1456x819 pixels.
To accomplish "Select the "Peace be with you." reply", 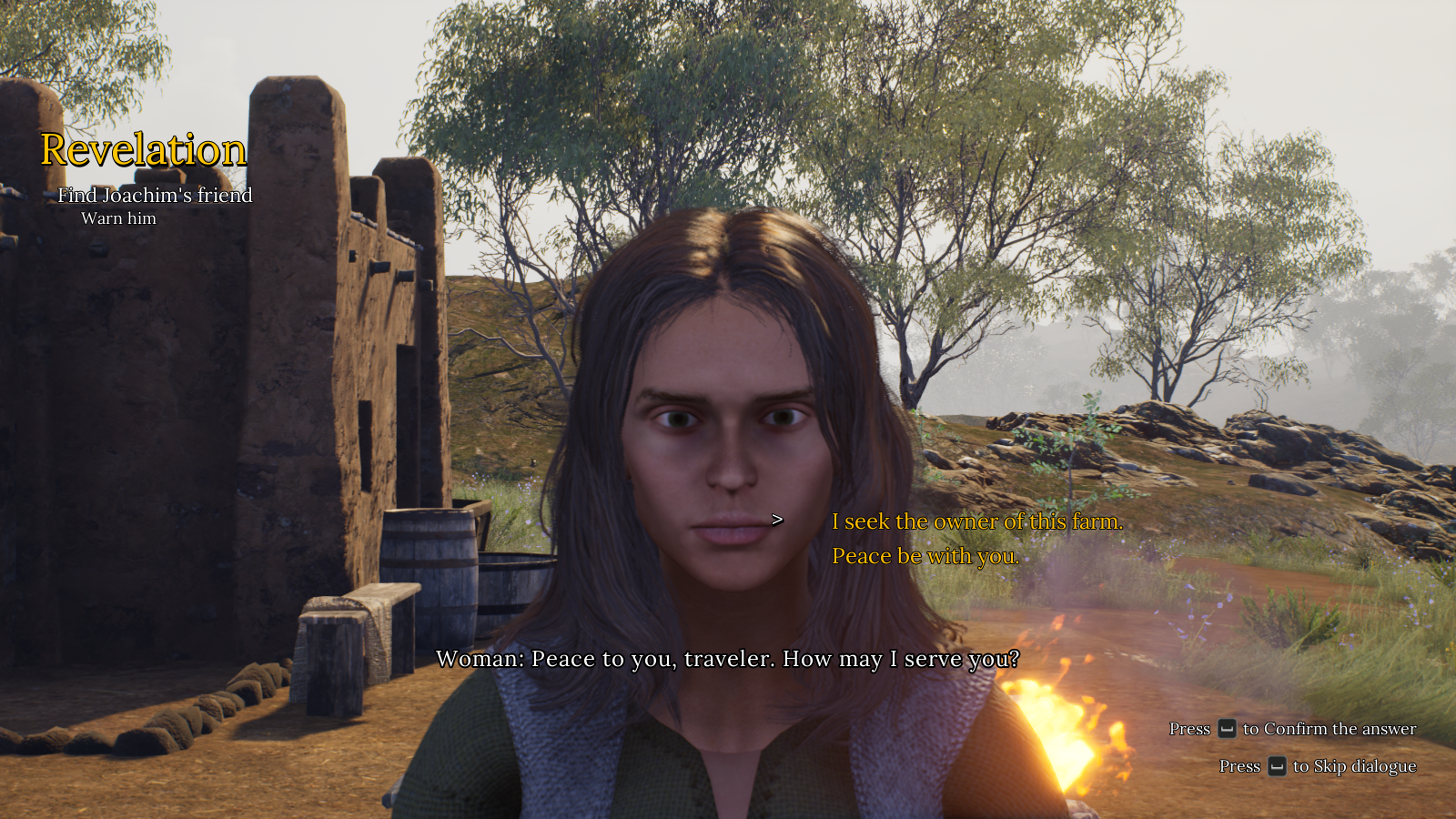I will pyautogui.click(x=925, y=556).
